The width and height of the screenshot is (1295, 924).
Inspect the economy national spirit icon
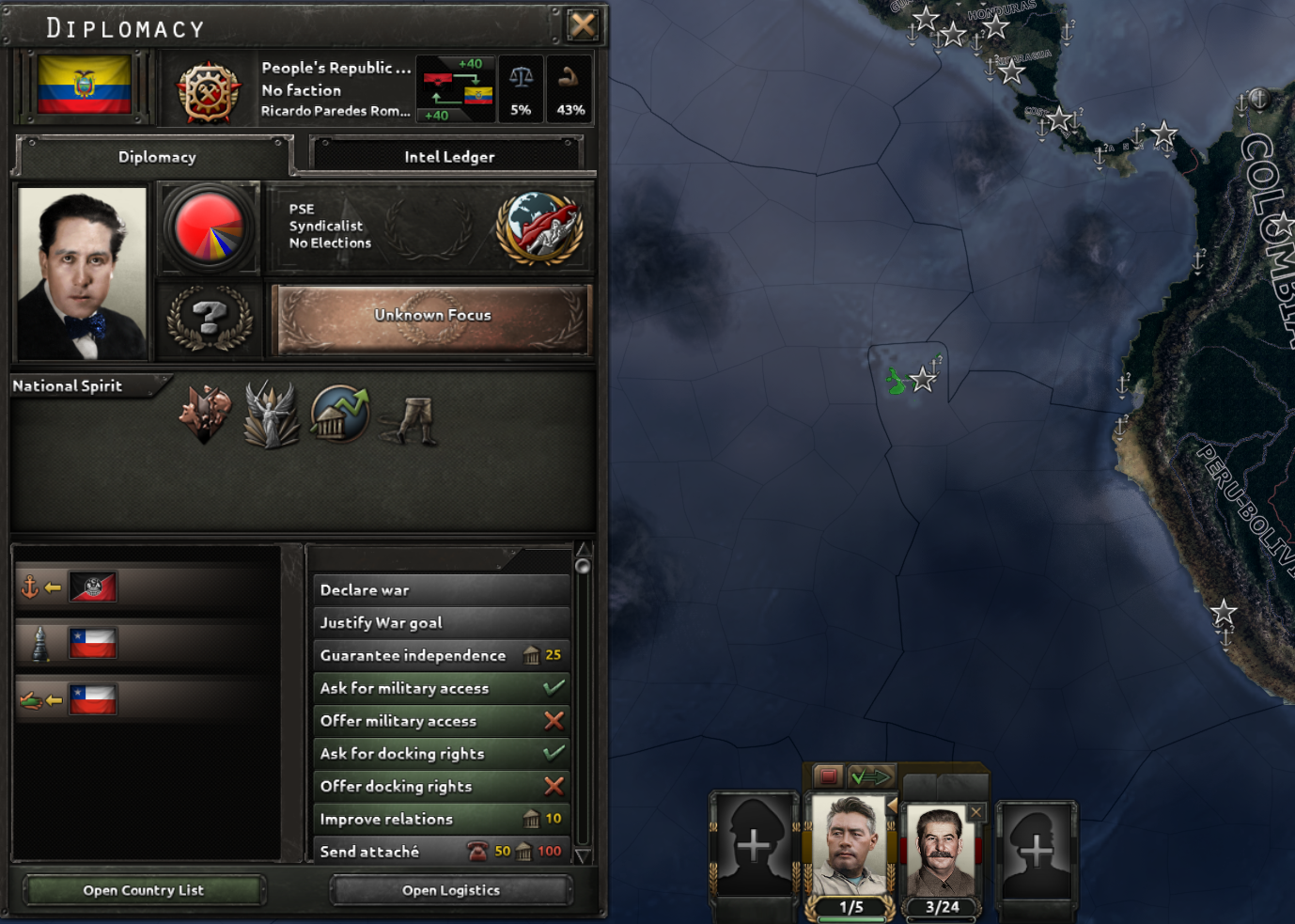[x=340, y=415]
